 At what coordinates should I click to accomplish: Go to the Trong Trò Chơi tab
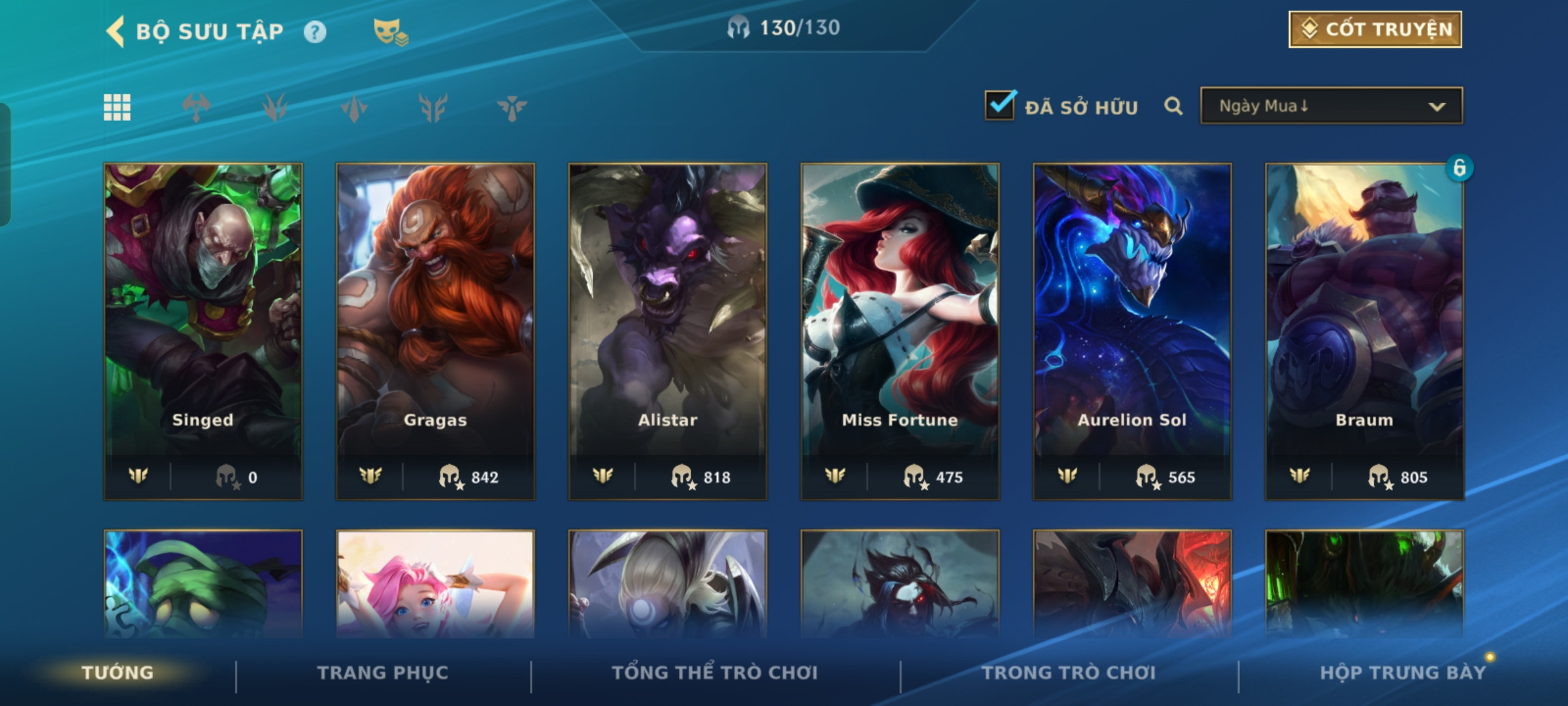[1069, 673]
